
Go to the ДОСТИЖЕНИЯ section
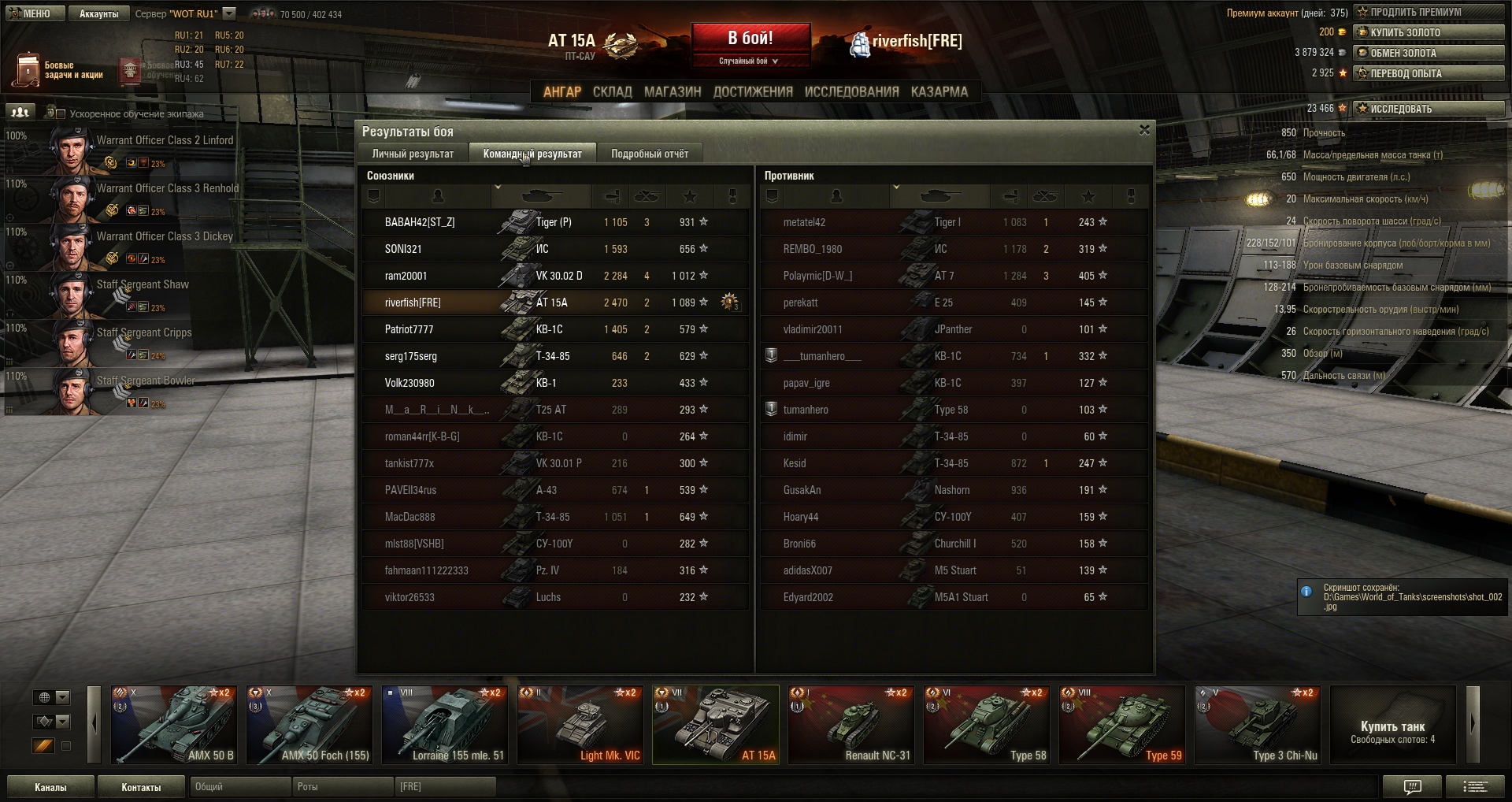point(752,91)
